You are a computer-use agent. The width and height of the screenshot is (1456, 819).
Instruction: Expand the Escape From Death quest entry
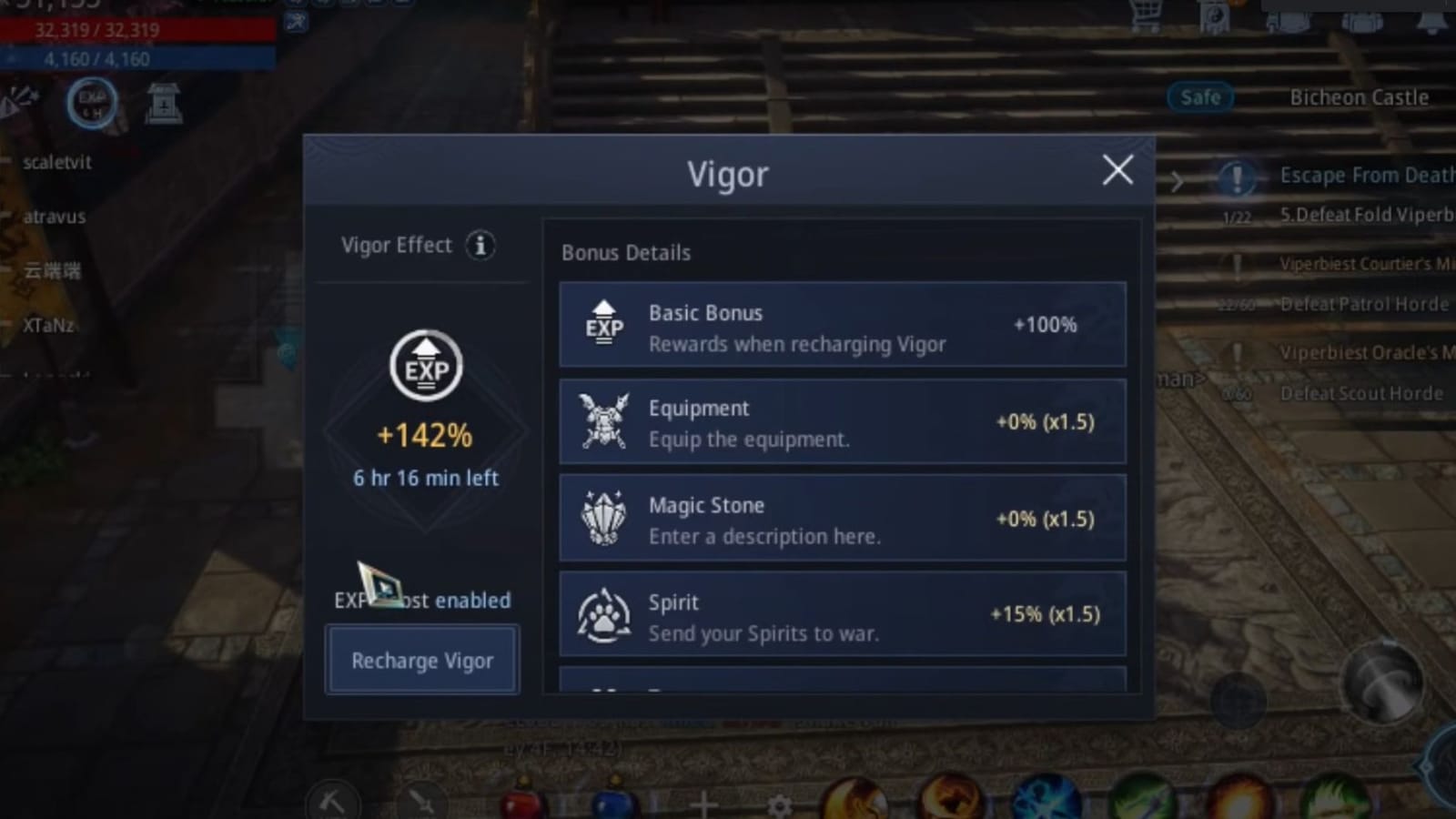pos(1366,175)
